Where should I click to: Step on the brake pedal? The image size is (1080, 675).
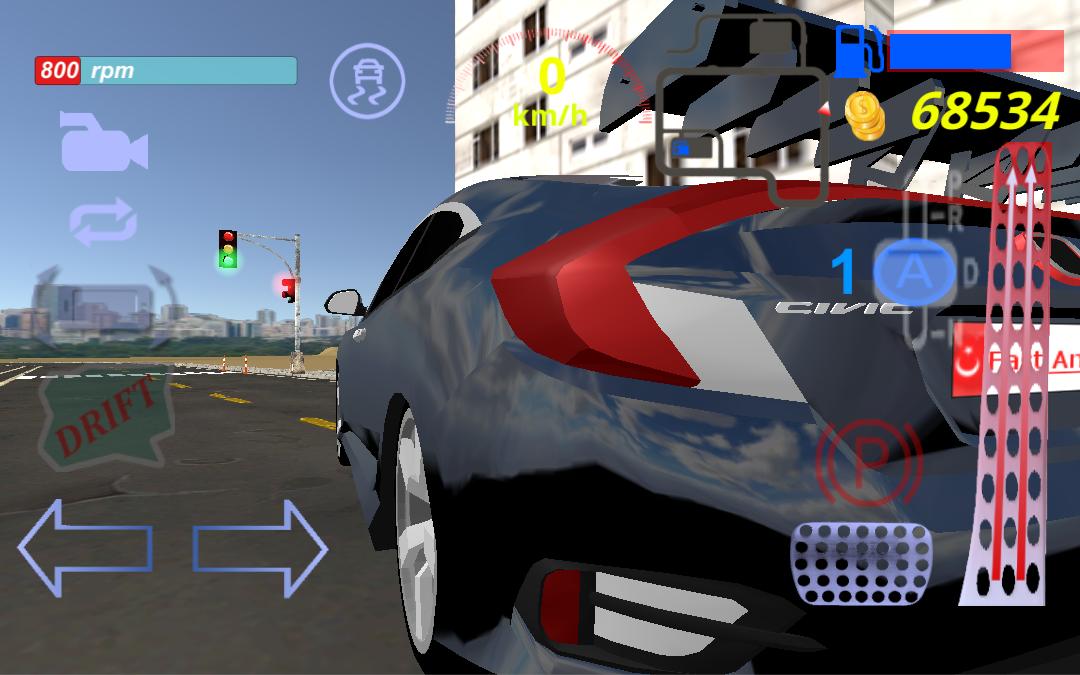click(861, 563)
